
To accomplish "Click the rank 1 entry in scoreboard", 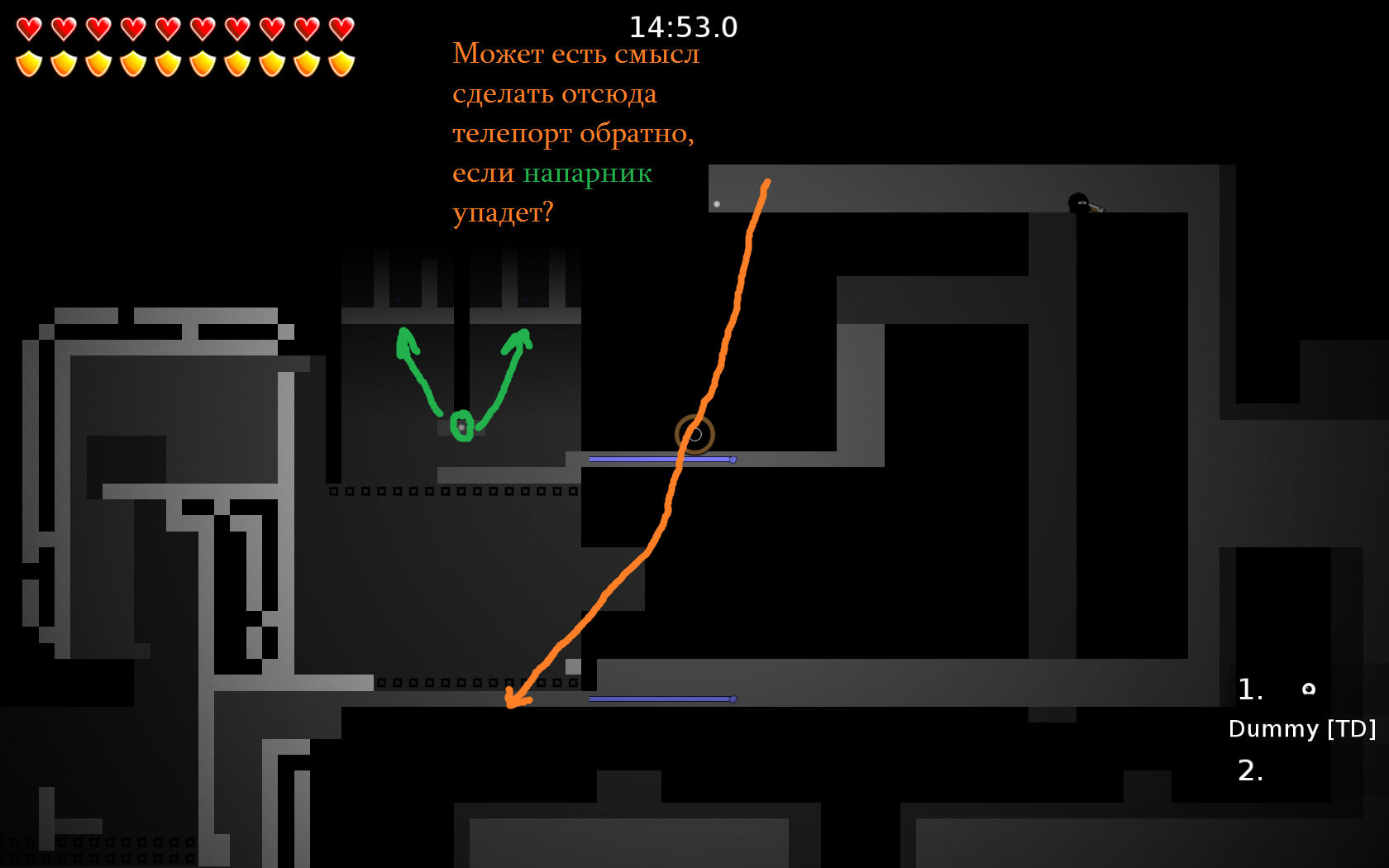I will (x=1250, y=688).
